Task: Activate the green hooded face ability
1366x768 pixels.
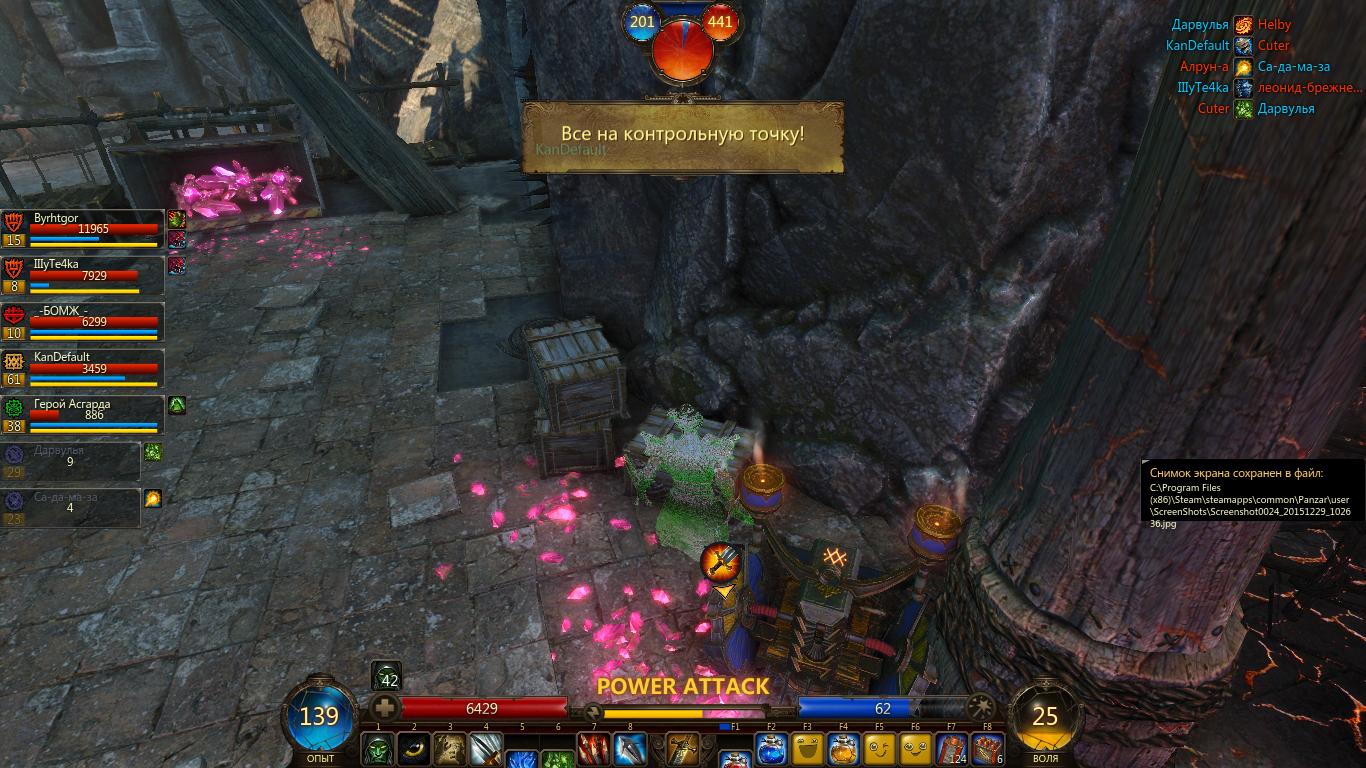Action: pyautogui.click(x=378, y=748)
